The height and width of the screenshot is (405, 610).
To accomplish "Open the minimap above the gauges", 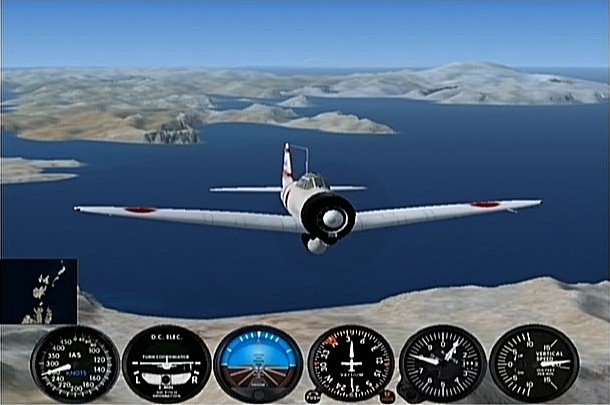I will point(39,292).
